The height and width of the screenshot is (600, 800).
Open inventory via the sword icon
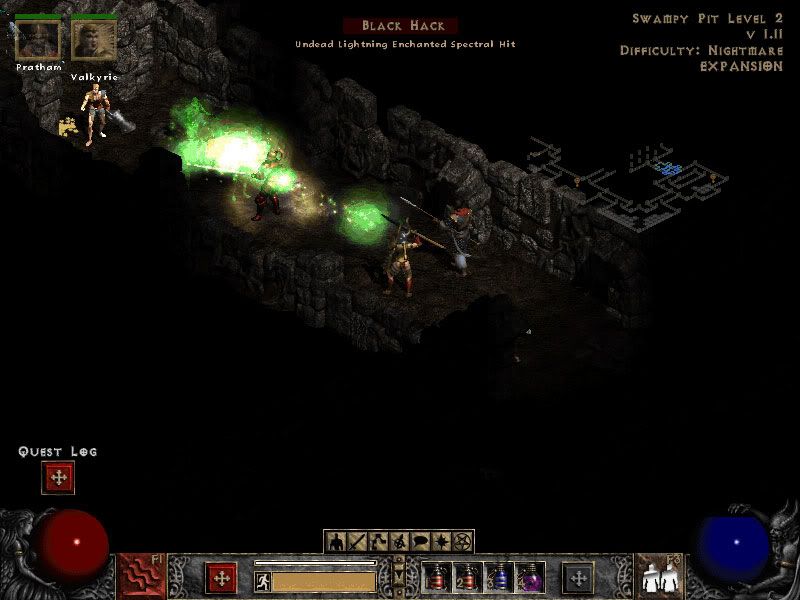tap(358, 543)
